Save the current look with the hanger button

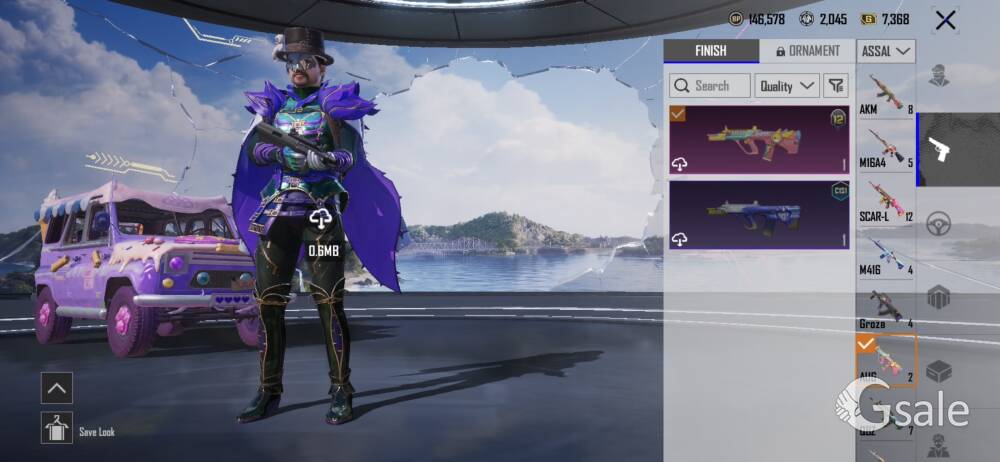tap(57, 428)
